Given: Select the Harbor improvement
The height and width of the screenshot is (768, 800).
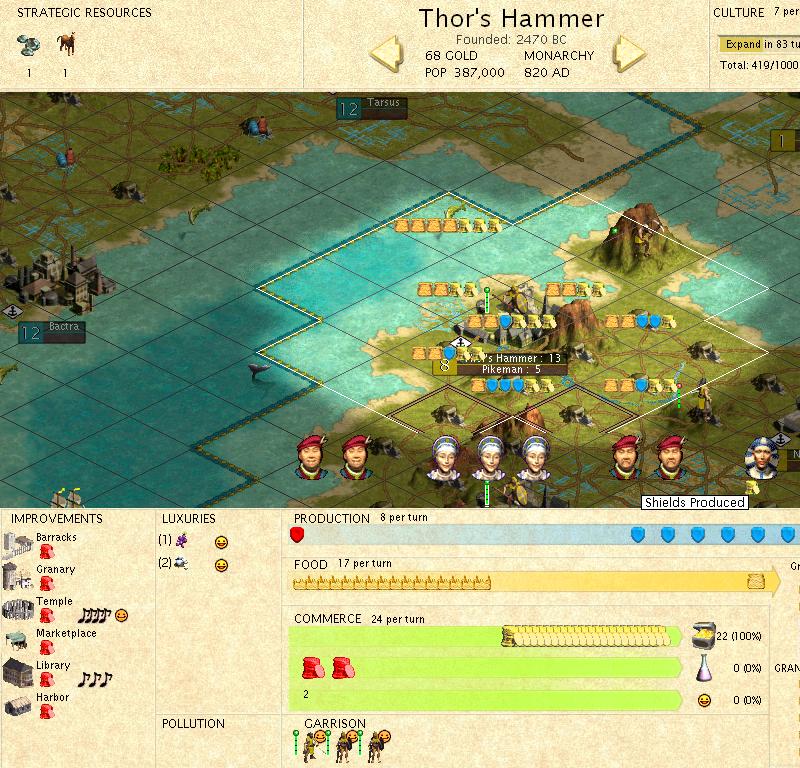Looking at the screenshot, I should click(52, 698).
